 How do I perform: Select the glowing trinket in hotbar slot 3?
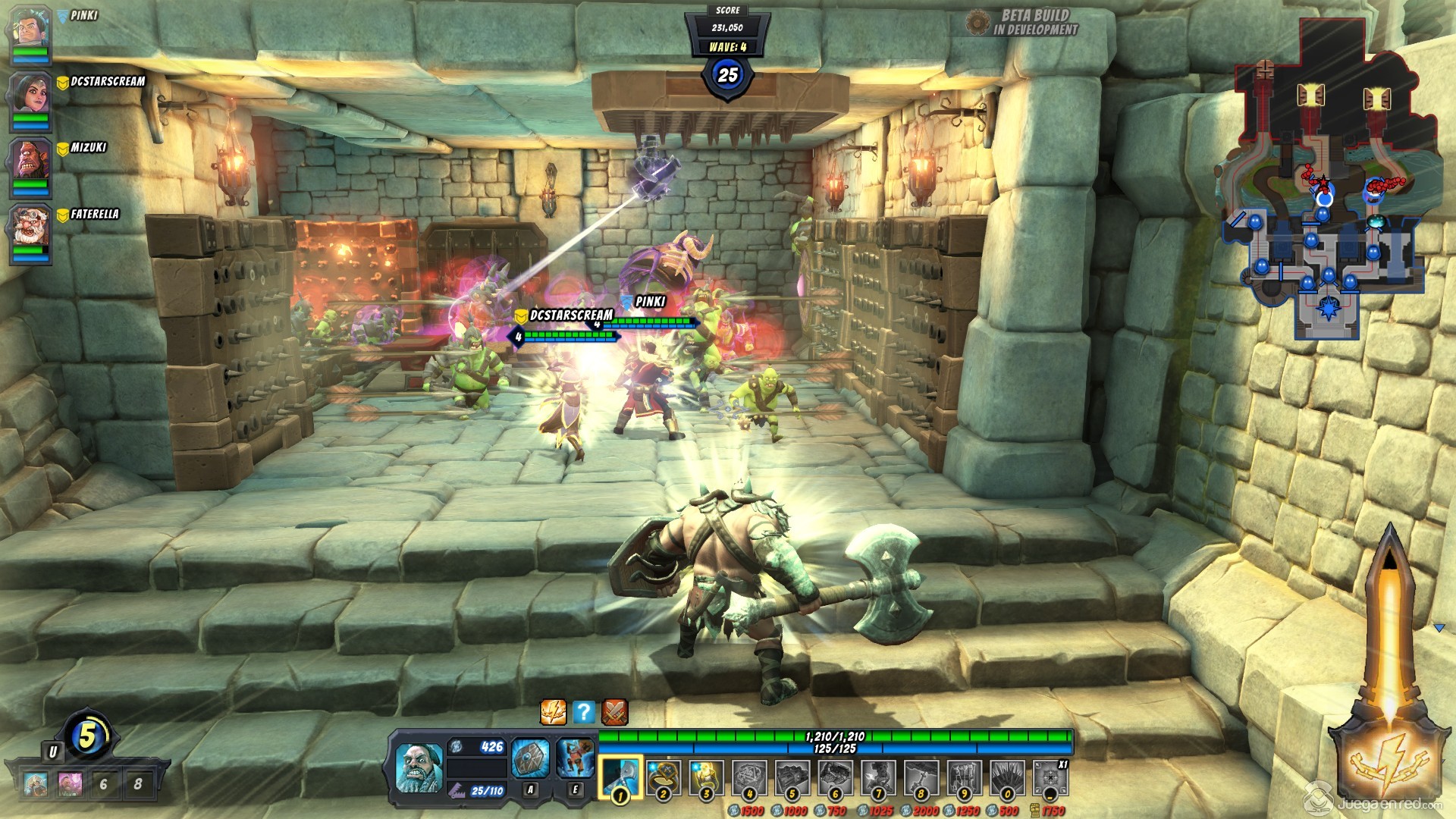(x=706, y=776)
